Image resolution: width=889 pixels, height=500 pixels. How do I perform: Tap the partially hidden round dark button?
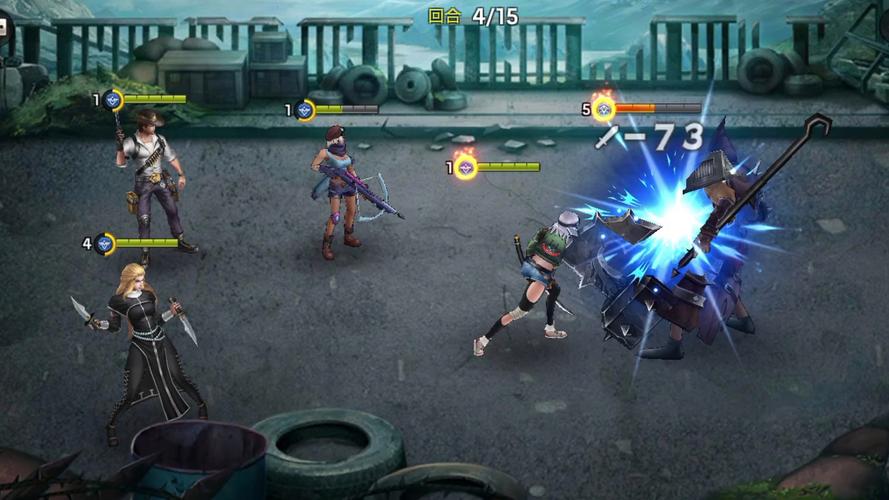(x=4, y=26)
